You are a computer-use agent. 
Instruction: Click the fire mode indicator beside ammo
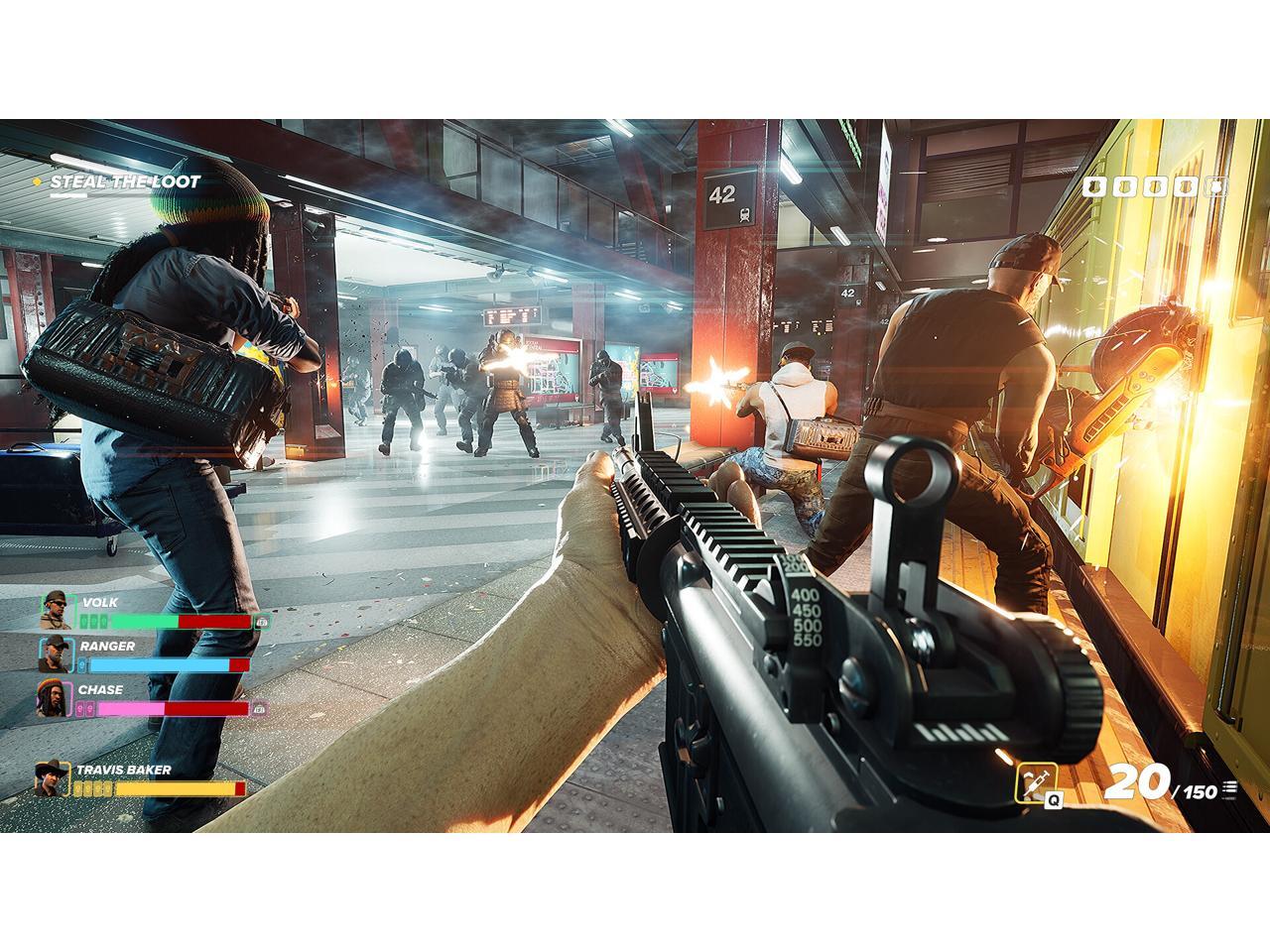point(1230,789)
